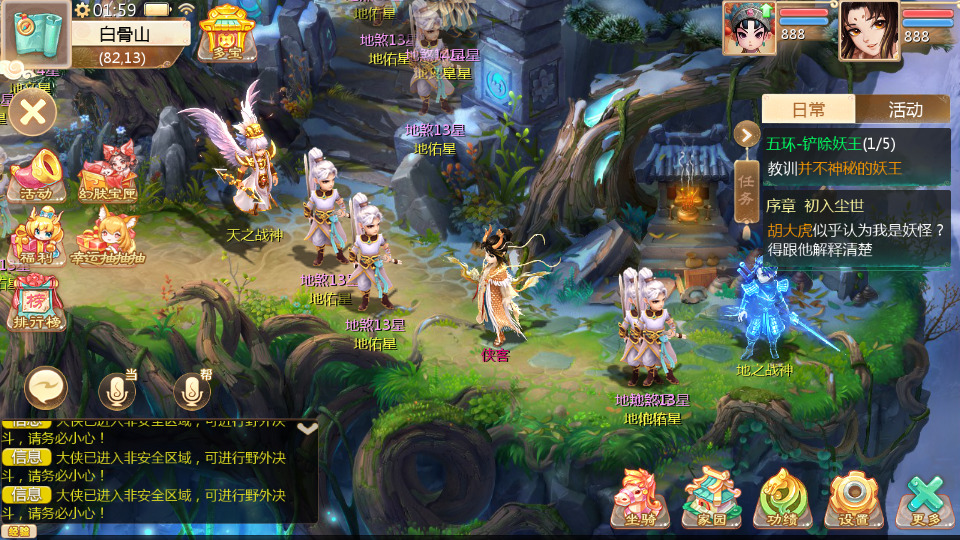The width and height of the screenshot is (960, 540).
Task: Activate the 当 local voice microphone
Action: (118, 390)
